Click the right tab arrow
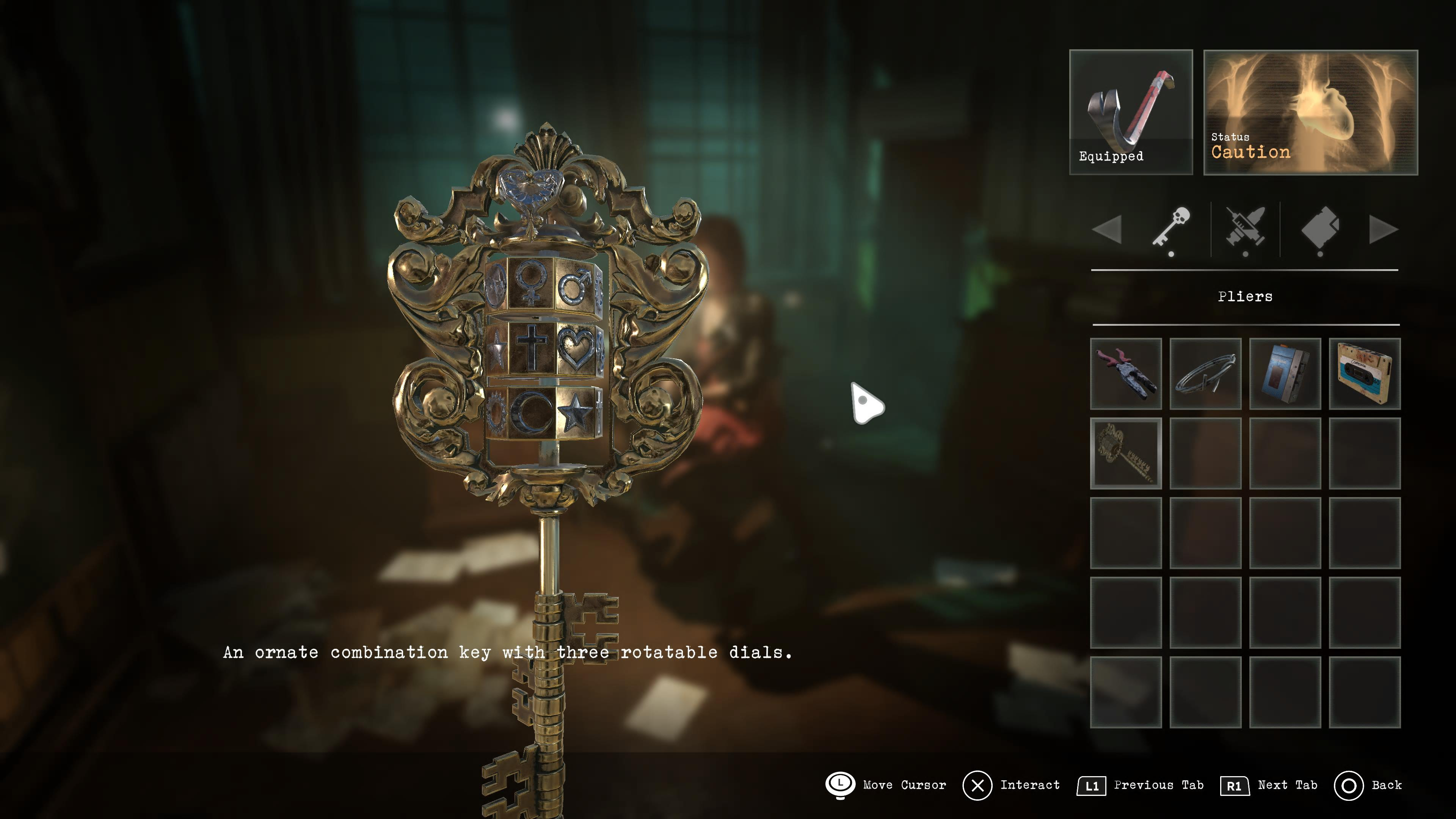 click(1383, 229)
